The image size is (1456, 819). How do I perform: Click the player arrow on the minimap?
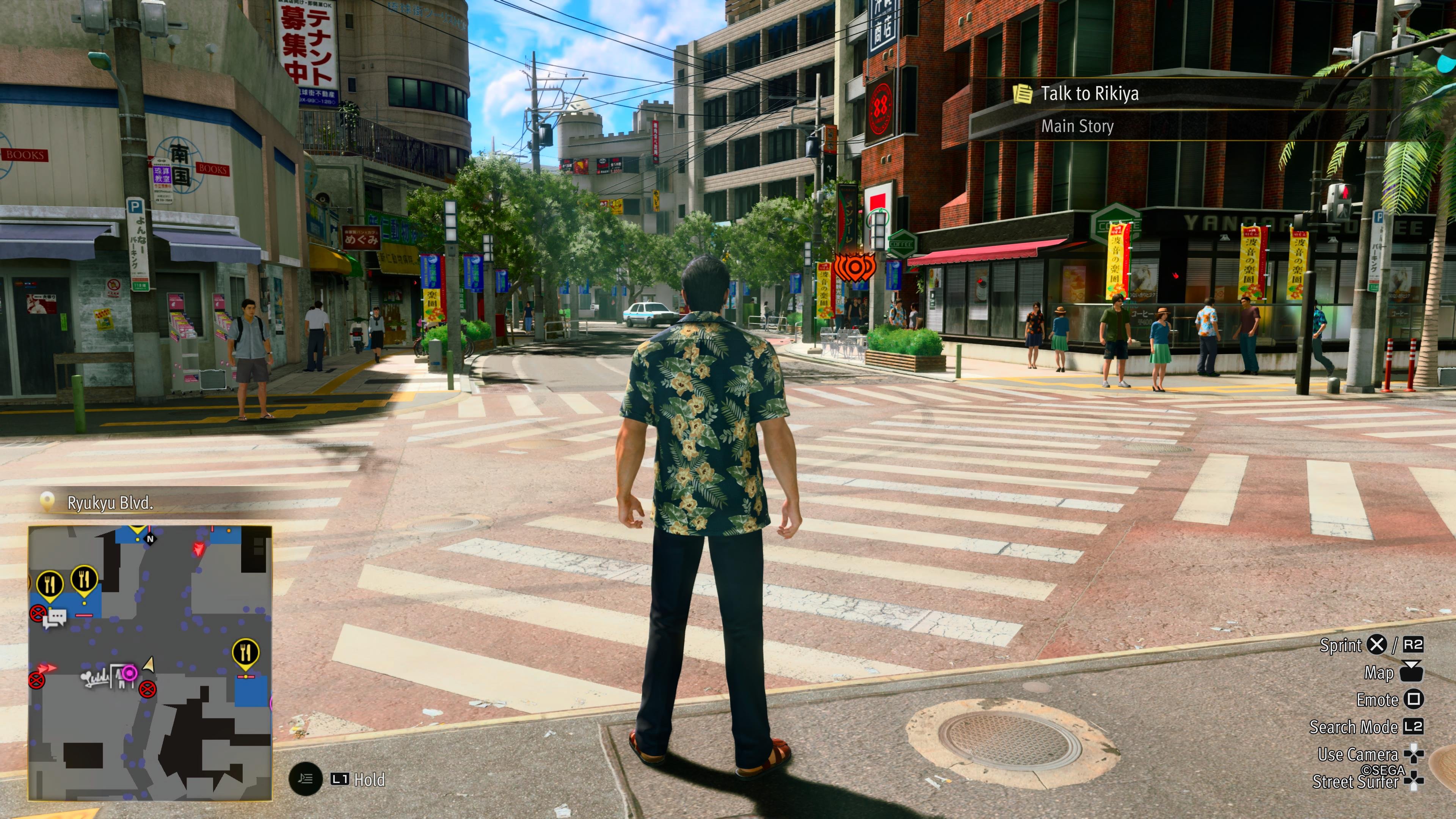tap(149, 664)
